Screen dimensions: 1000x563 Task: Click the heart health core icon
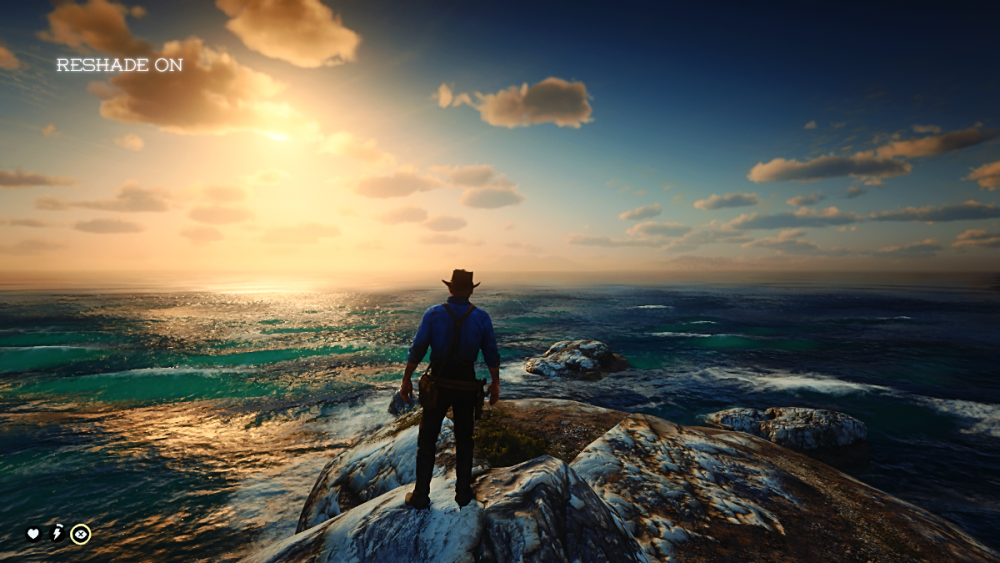(33, 534)
